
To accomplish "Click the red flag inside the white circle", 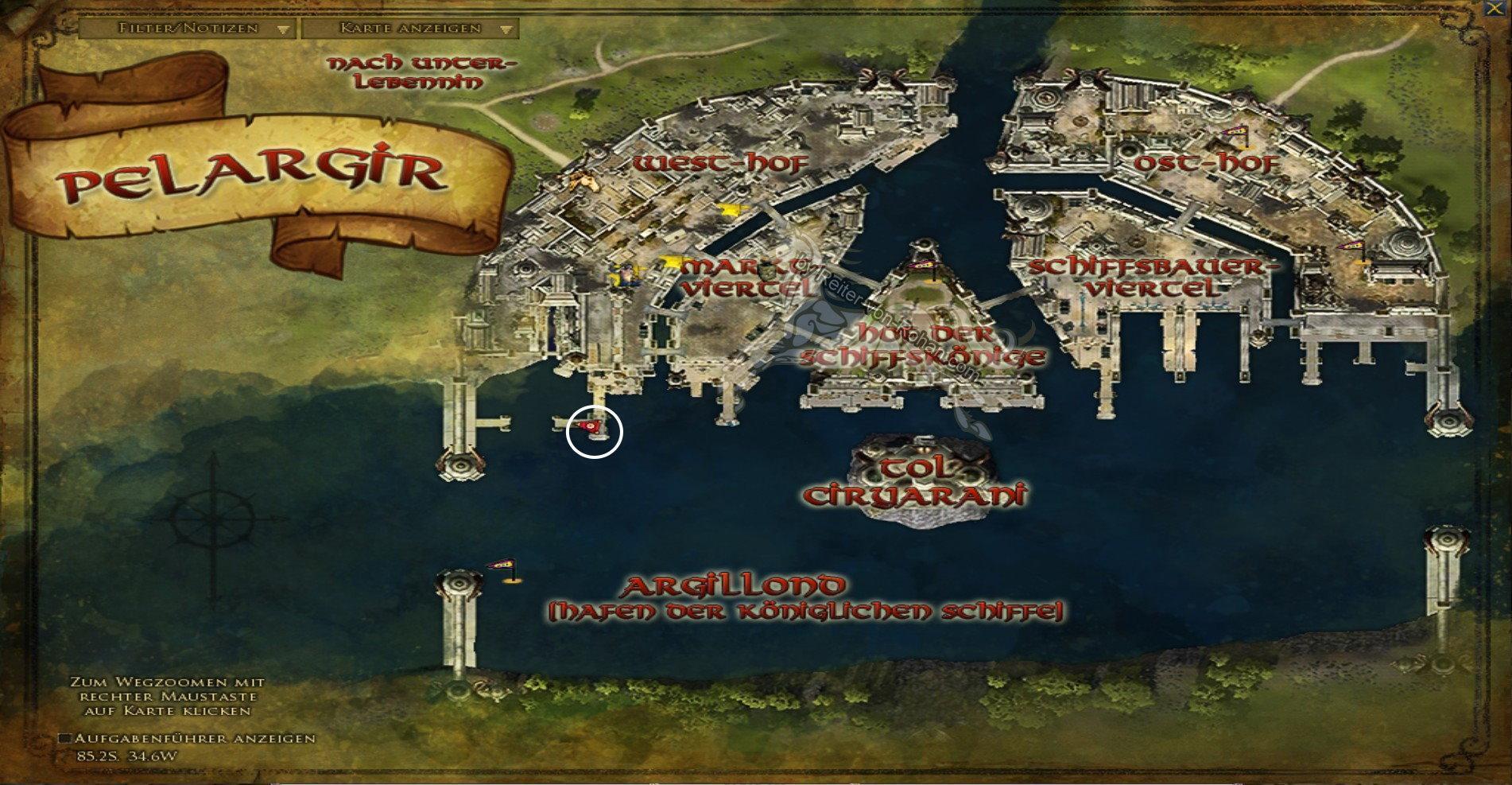I will 590,427.
